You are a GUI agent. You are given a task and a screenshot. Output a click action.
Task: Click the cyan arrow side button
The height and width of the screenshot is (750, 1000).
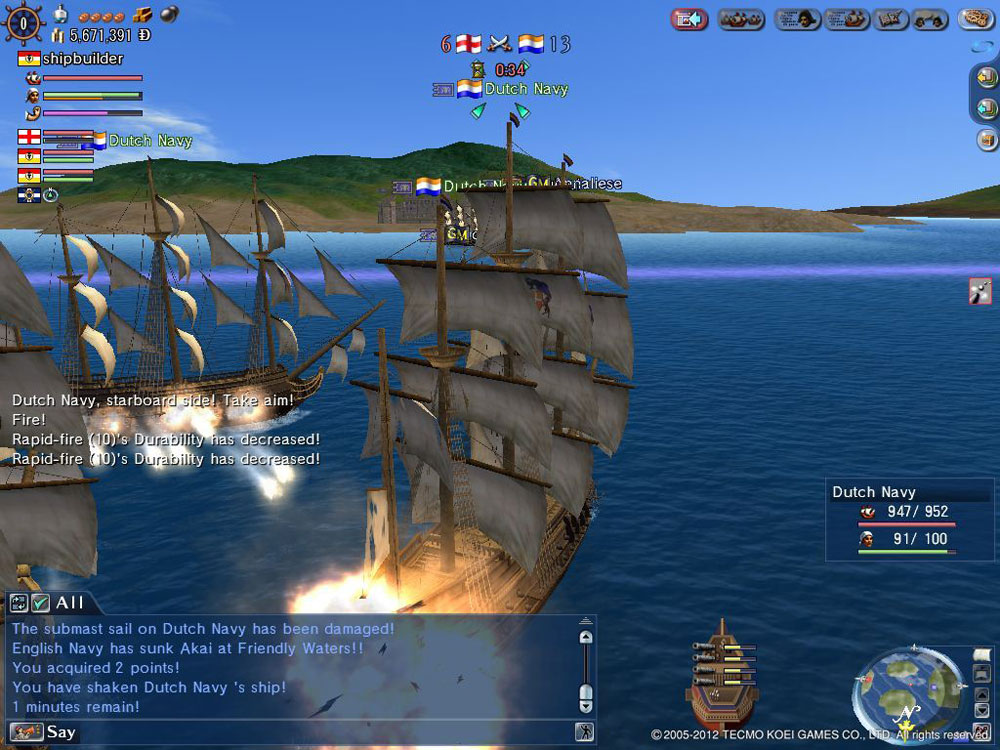click(x=986, y=108)
